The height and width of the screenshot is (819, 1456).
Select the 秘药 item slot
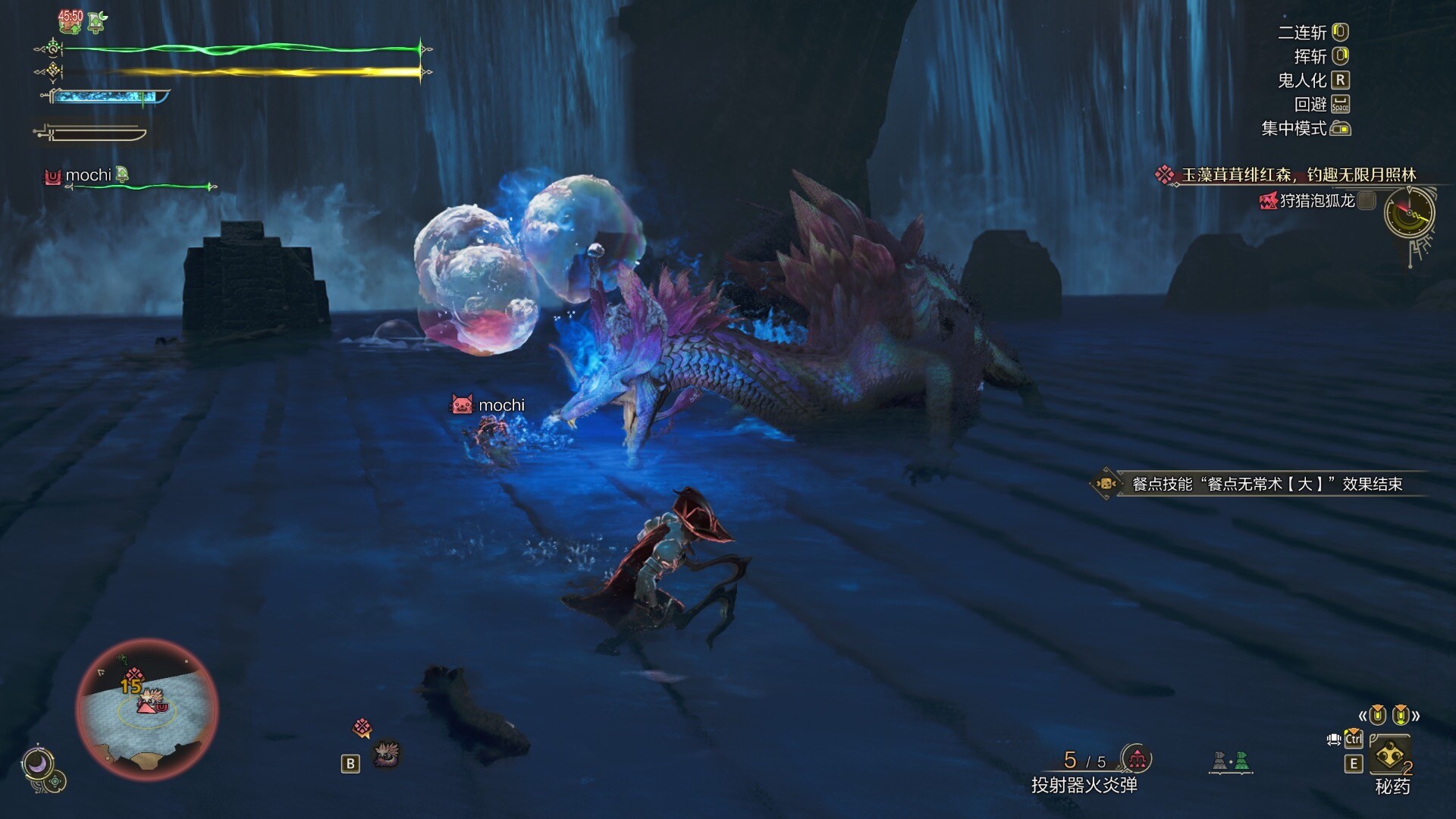click(x=1389, y=755)
